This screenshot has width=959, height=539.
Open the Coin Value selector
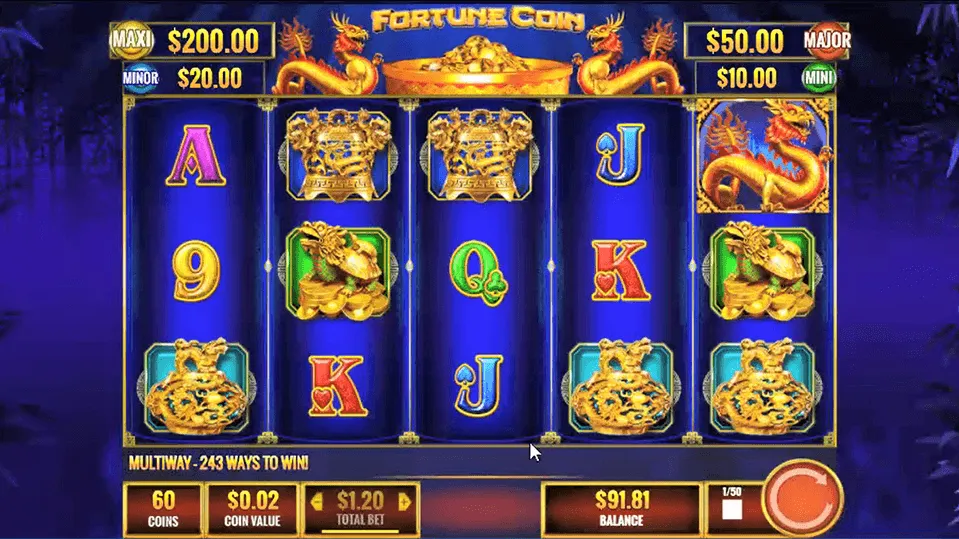point(254,508)
